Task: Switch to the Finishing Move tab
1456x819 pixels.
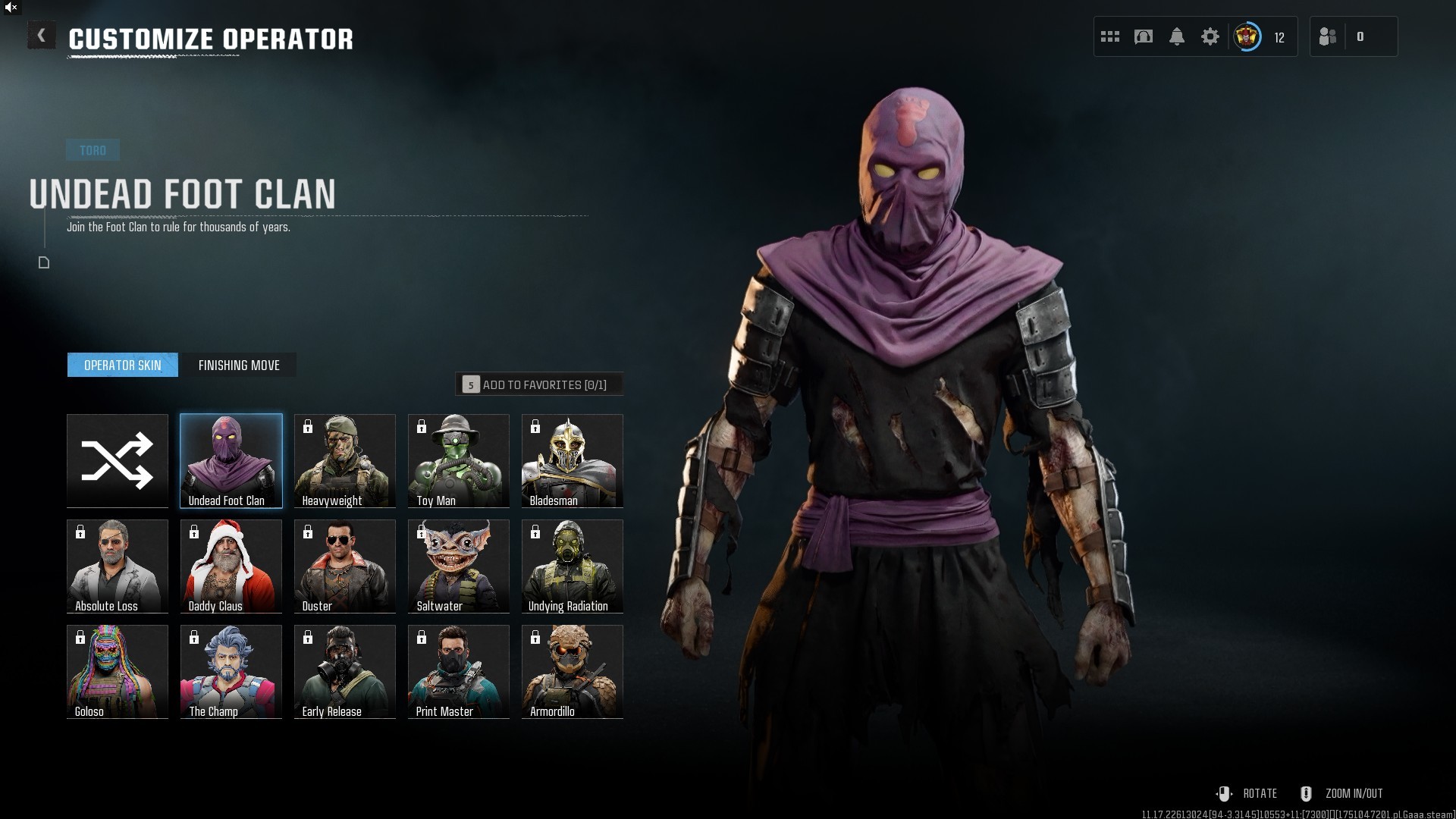Action: point(239,366)
